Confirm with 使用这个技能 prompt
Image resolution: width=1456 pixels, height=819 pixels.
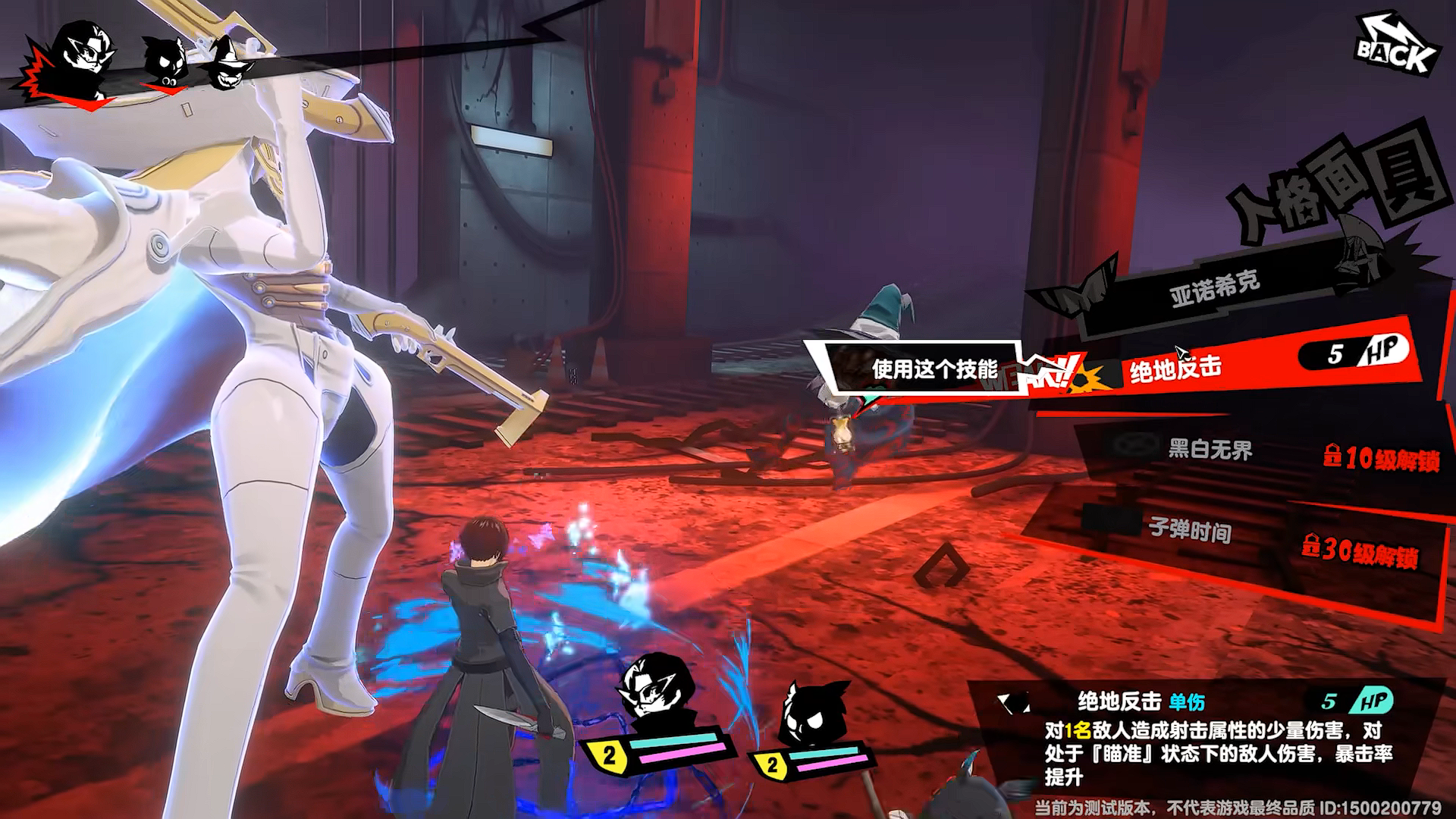933,369
